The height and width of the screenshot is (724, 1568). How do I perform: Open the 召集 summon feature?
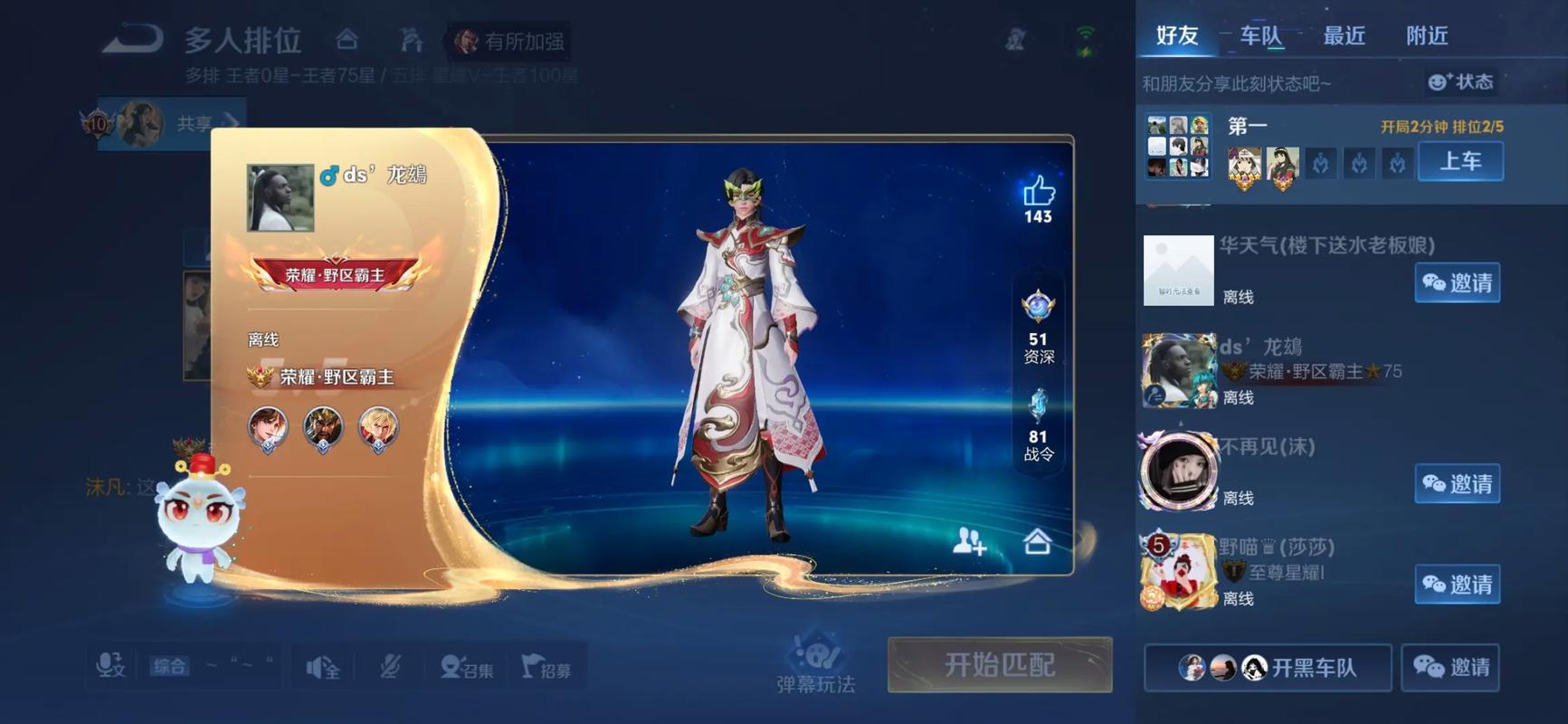coord(467,665)
